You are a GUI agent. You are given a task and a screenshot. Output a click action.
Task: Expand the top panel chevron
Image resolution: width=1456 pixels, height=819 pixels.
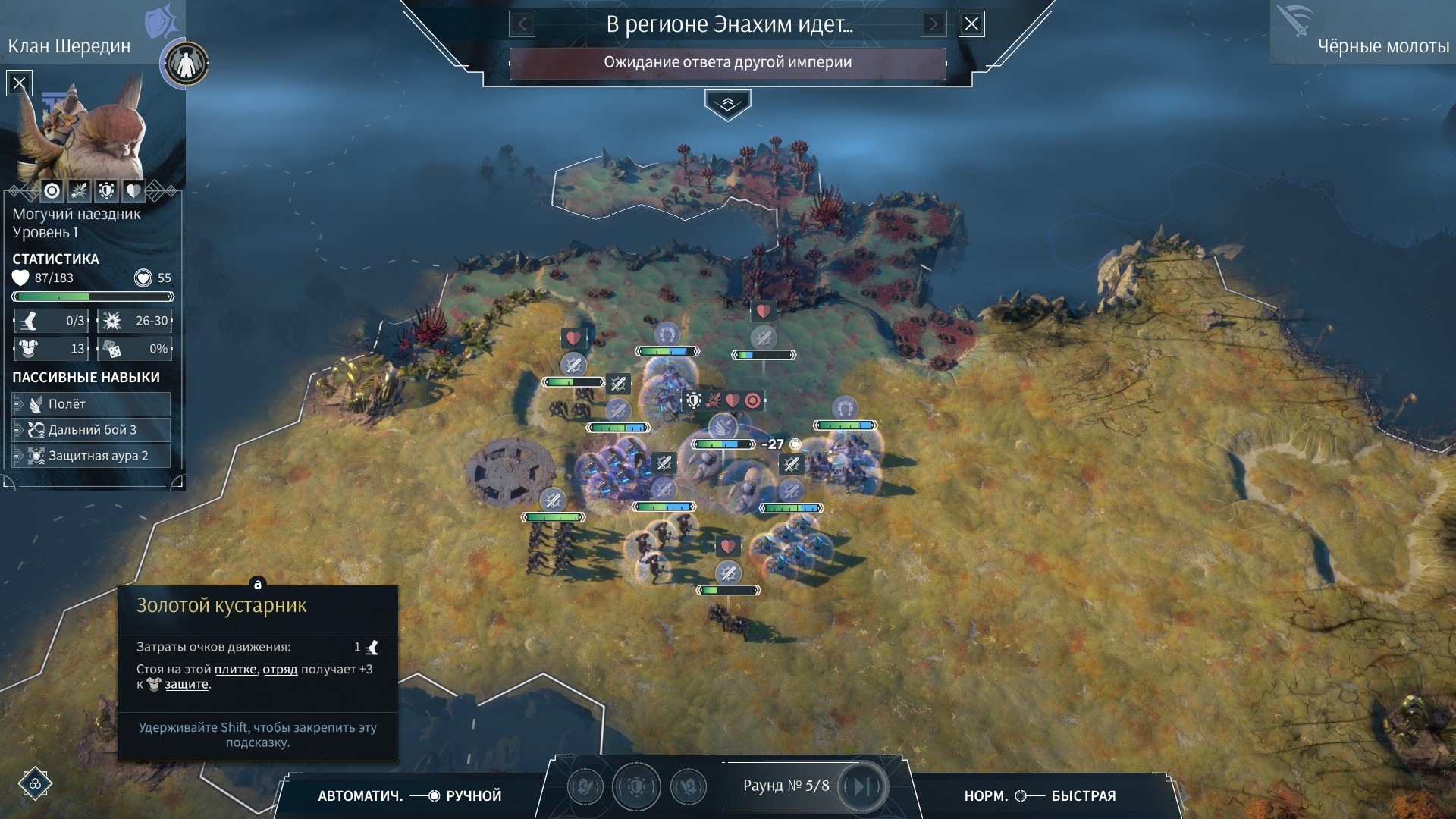[x=727, y=104]
